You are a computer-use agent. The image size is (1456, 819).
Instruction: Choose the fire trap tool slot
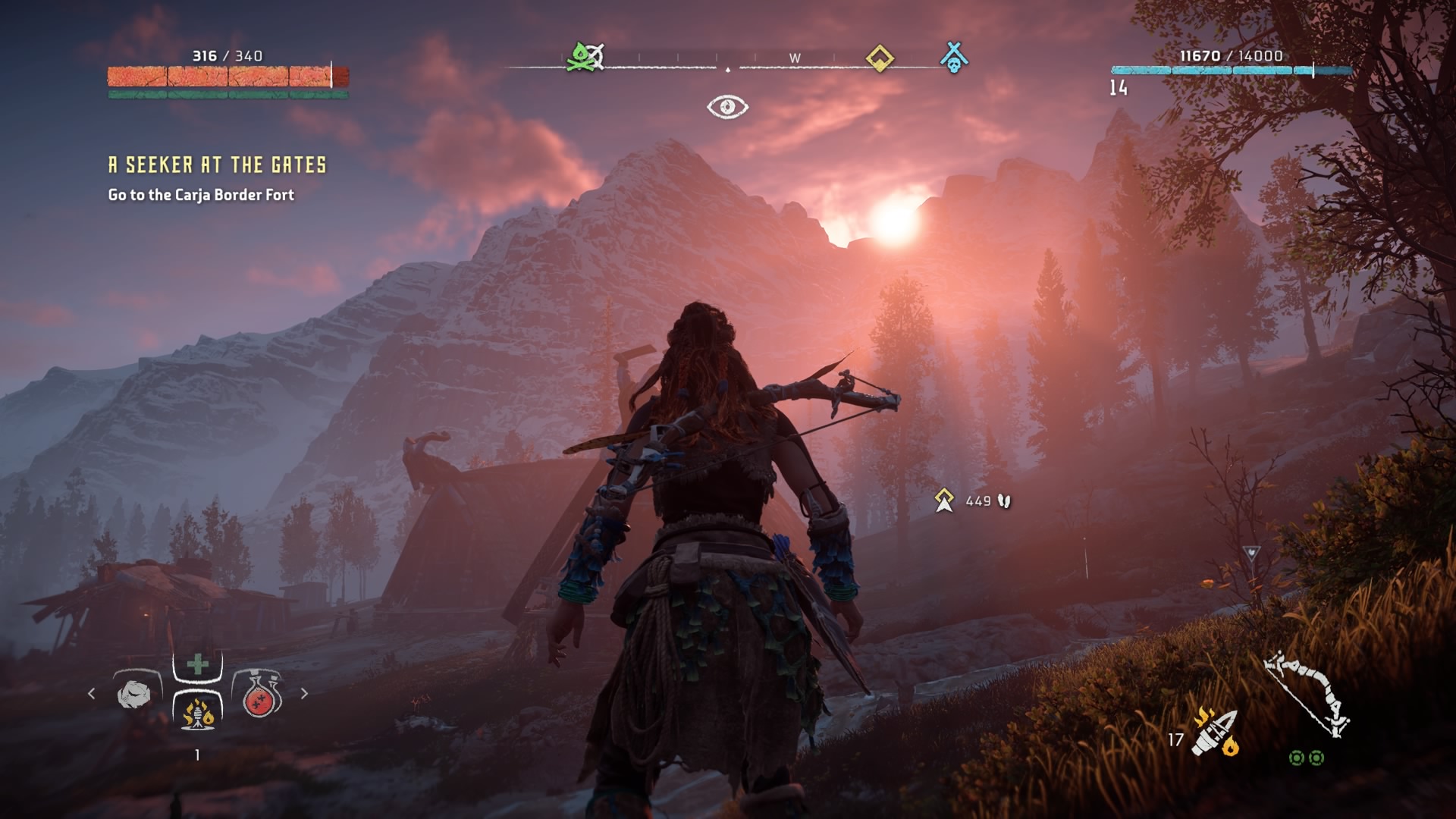(197, 713)
